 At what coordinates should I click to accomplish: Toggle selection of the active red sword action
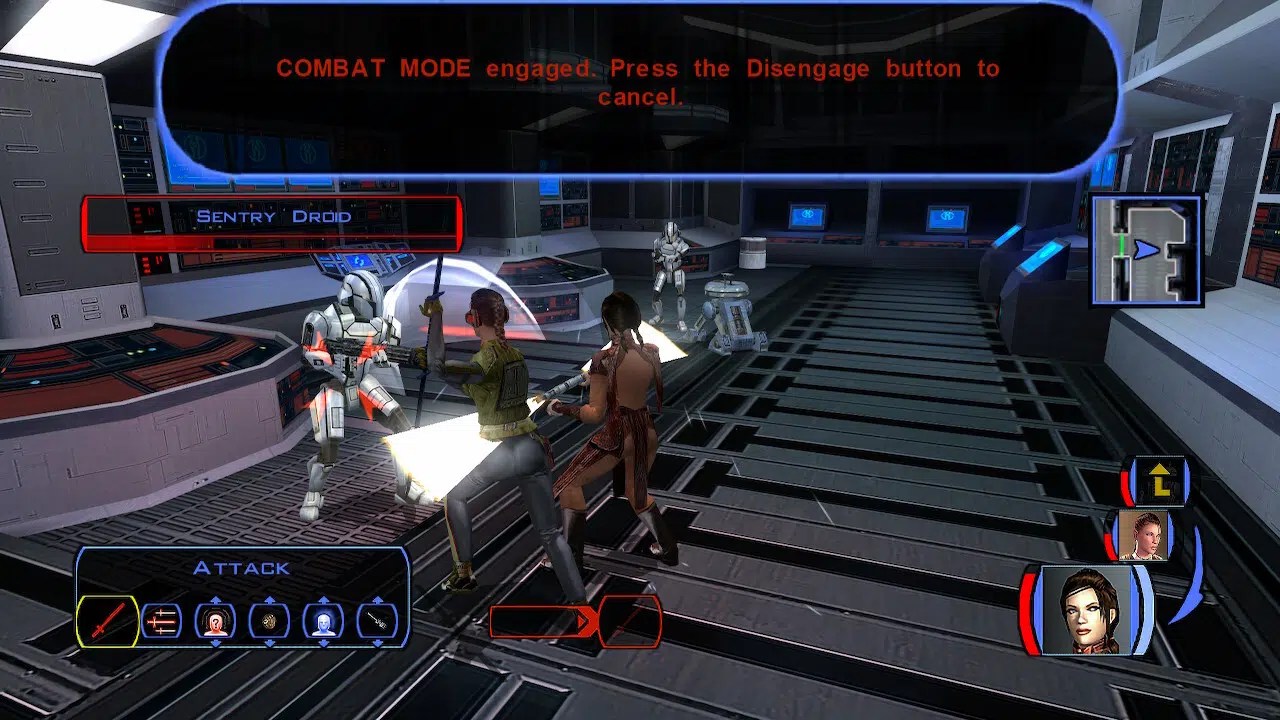coord(108,620)
